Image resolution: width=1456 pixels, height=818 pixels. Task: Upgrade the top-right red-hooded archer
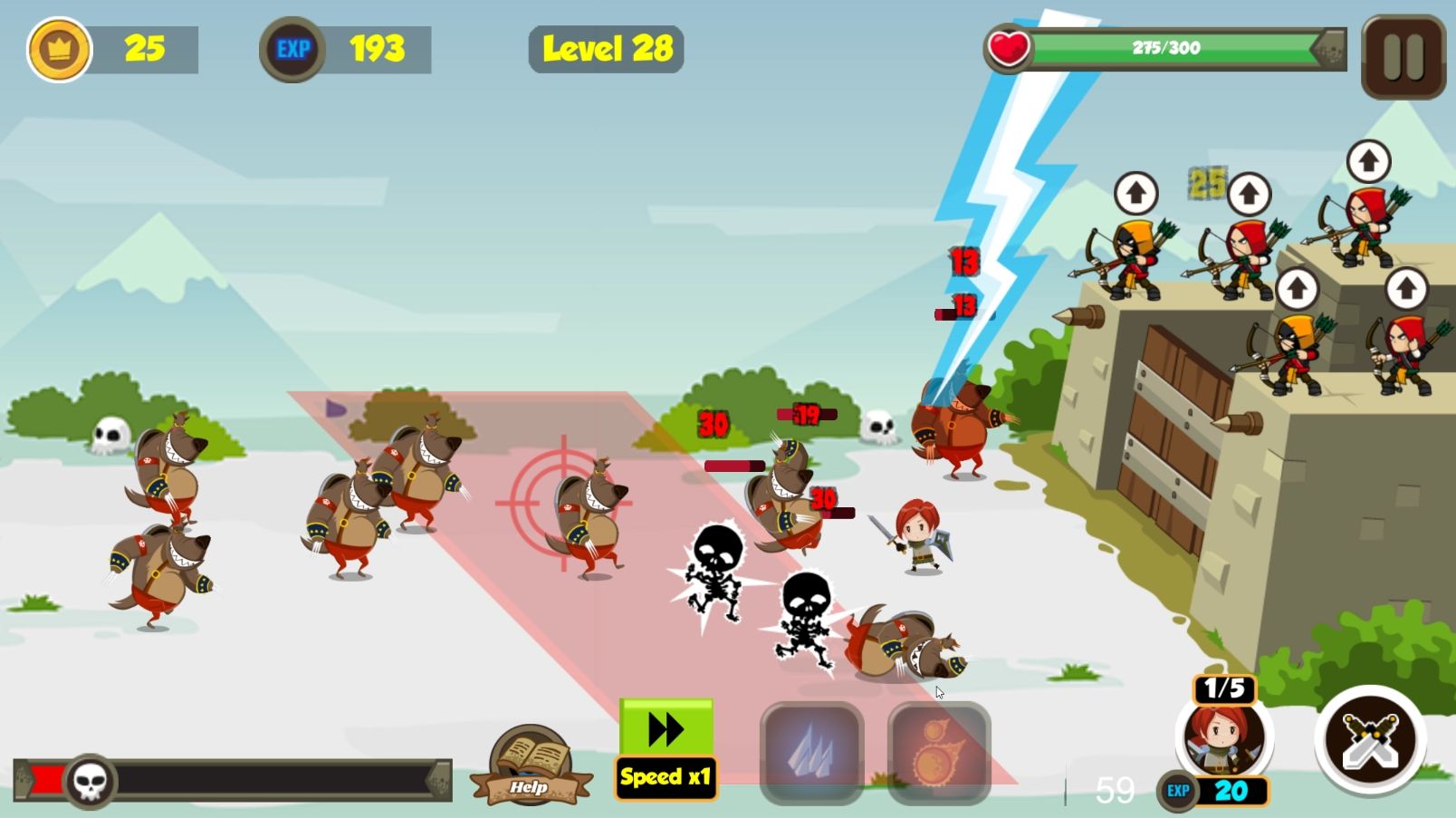point(1367,162)
